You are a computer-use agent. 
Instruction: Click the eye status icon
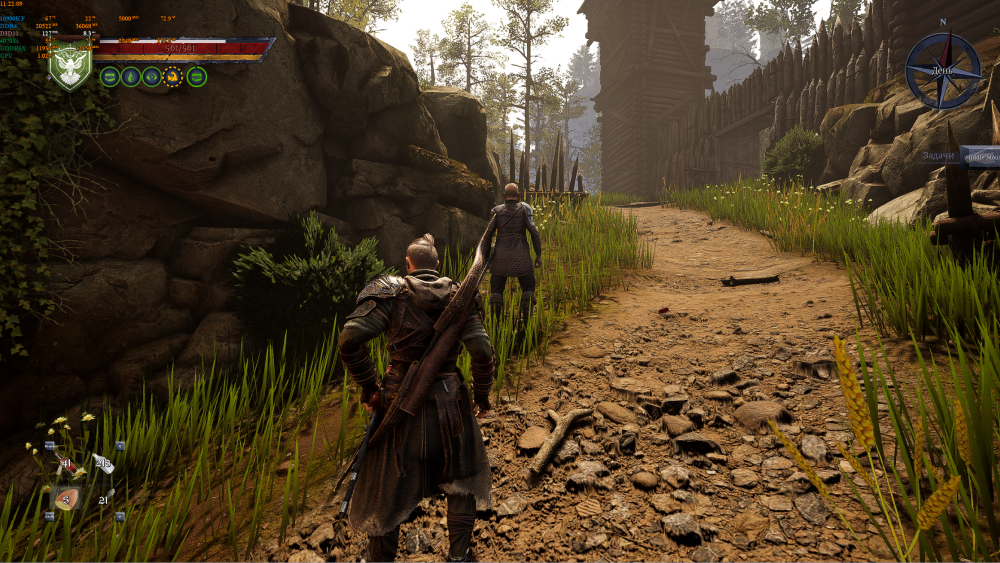(152, 77)
